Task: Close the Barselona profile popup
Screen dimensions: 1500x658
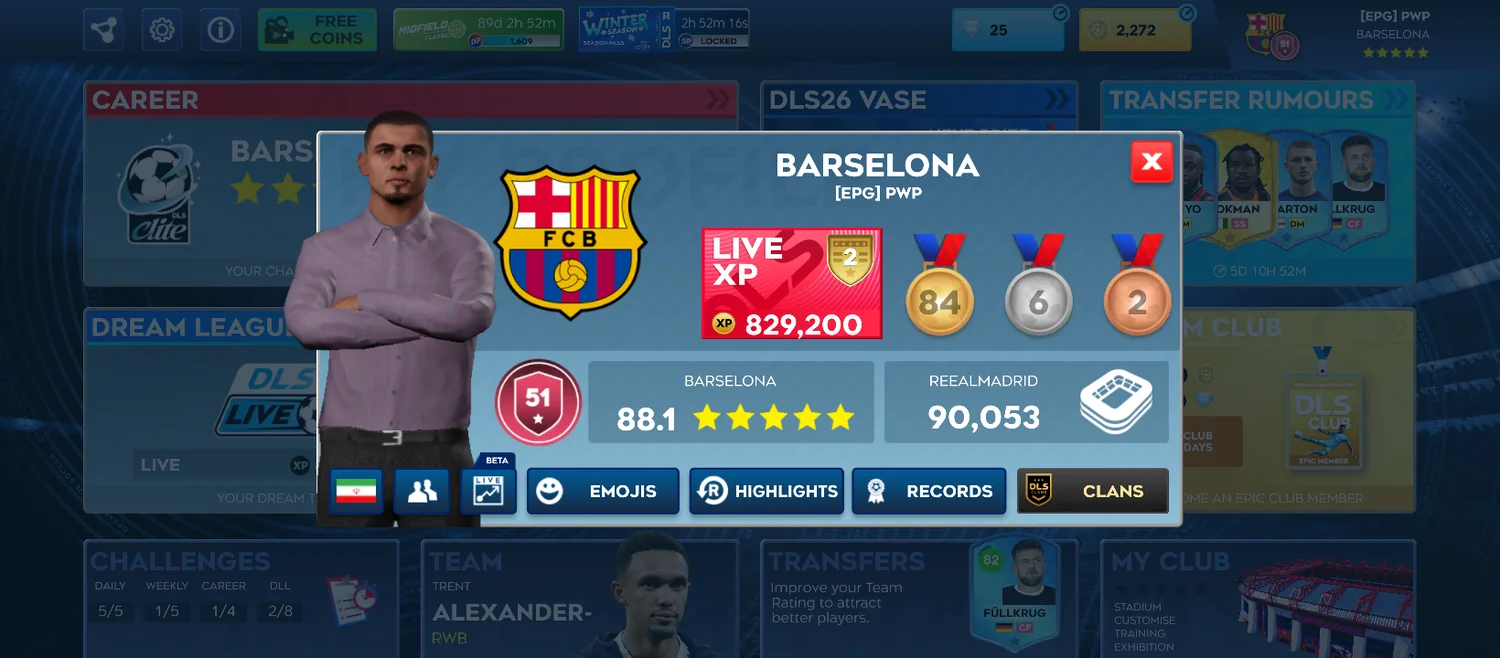Action: coord(1151,162)
